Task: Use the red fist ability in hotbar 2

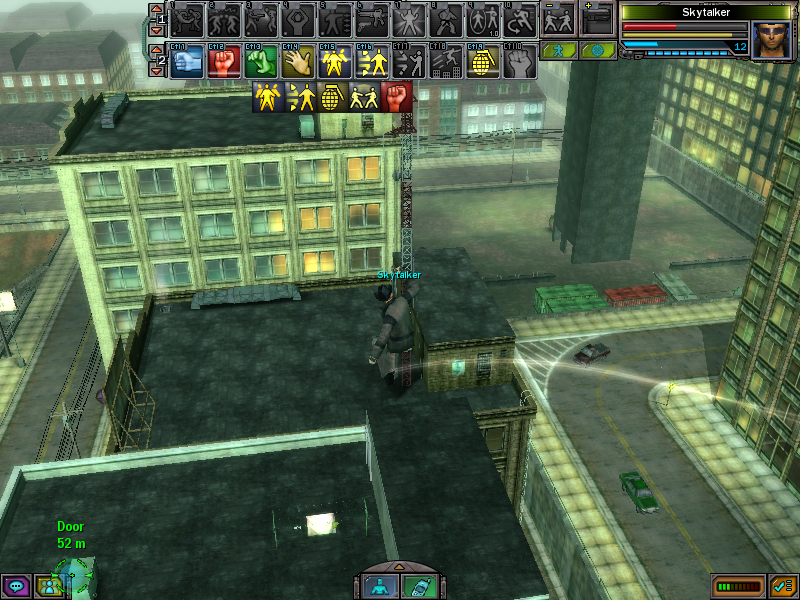Action: click(224, 62)
